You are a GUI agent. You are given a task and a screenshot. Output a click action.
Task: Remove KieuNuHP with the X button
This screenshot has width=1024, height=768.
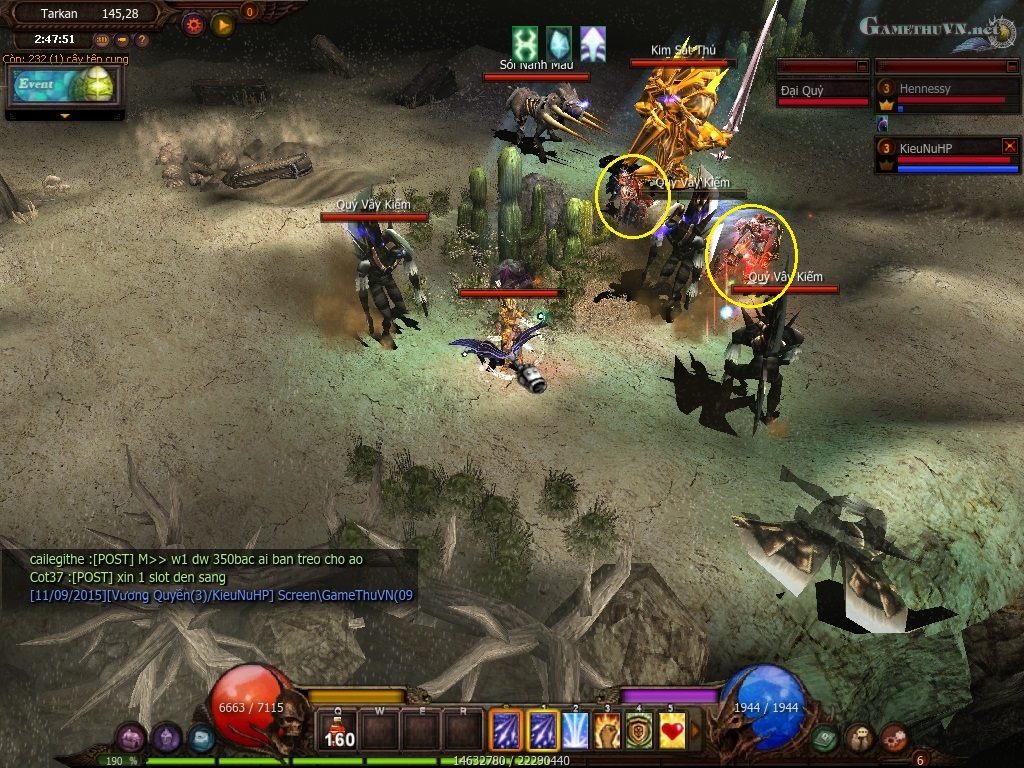pos(1009,146)
